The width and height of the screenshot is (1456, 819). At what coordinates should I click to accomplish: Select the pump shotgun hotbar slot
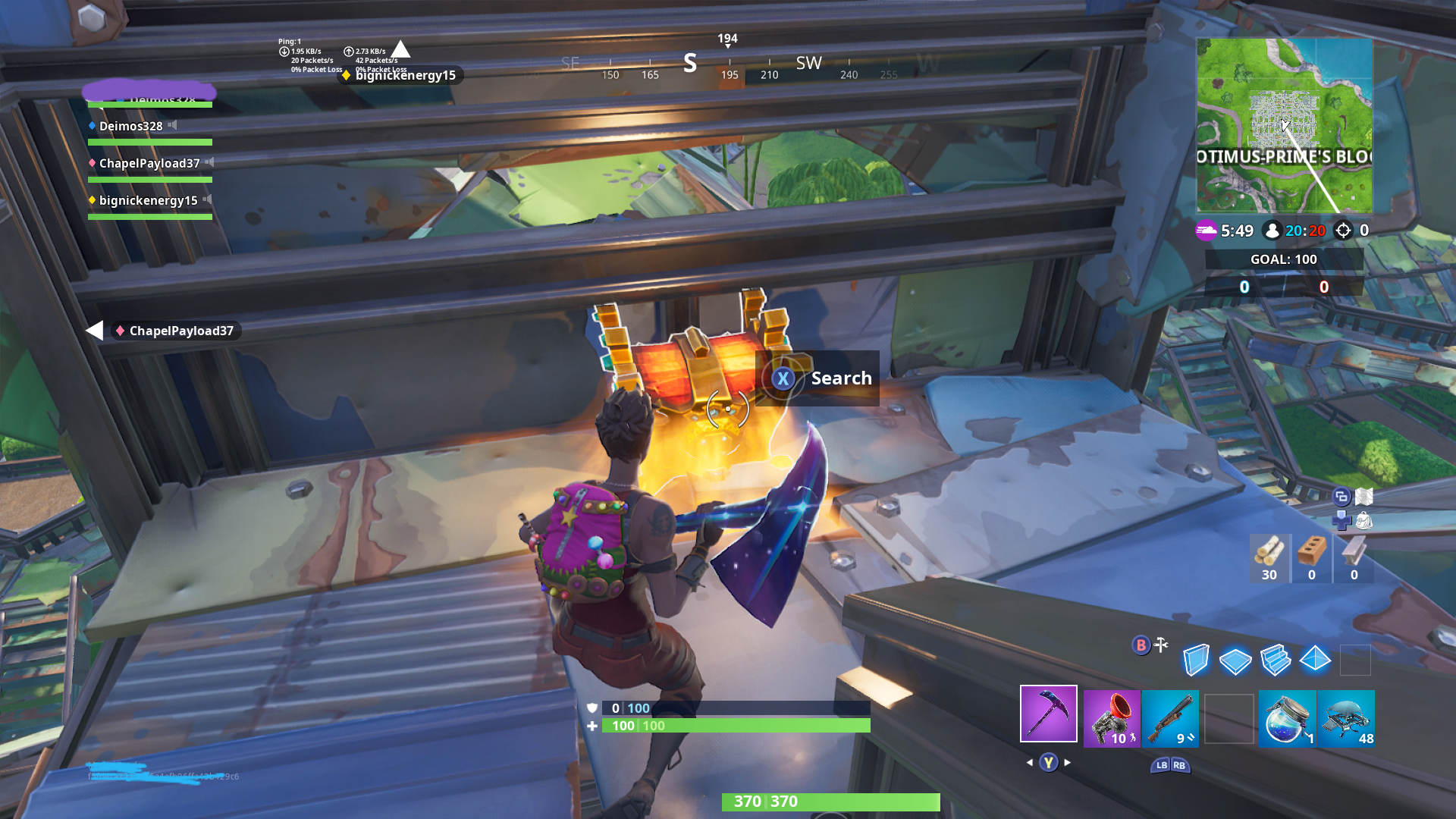[1170, 718]
